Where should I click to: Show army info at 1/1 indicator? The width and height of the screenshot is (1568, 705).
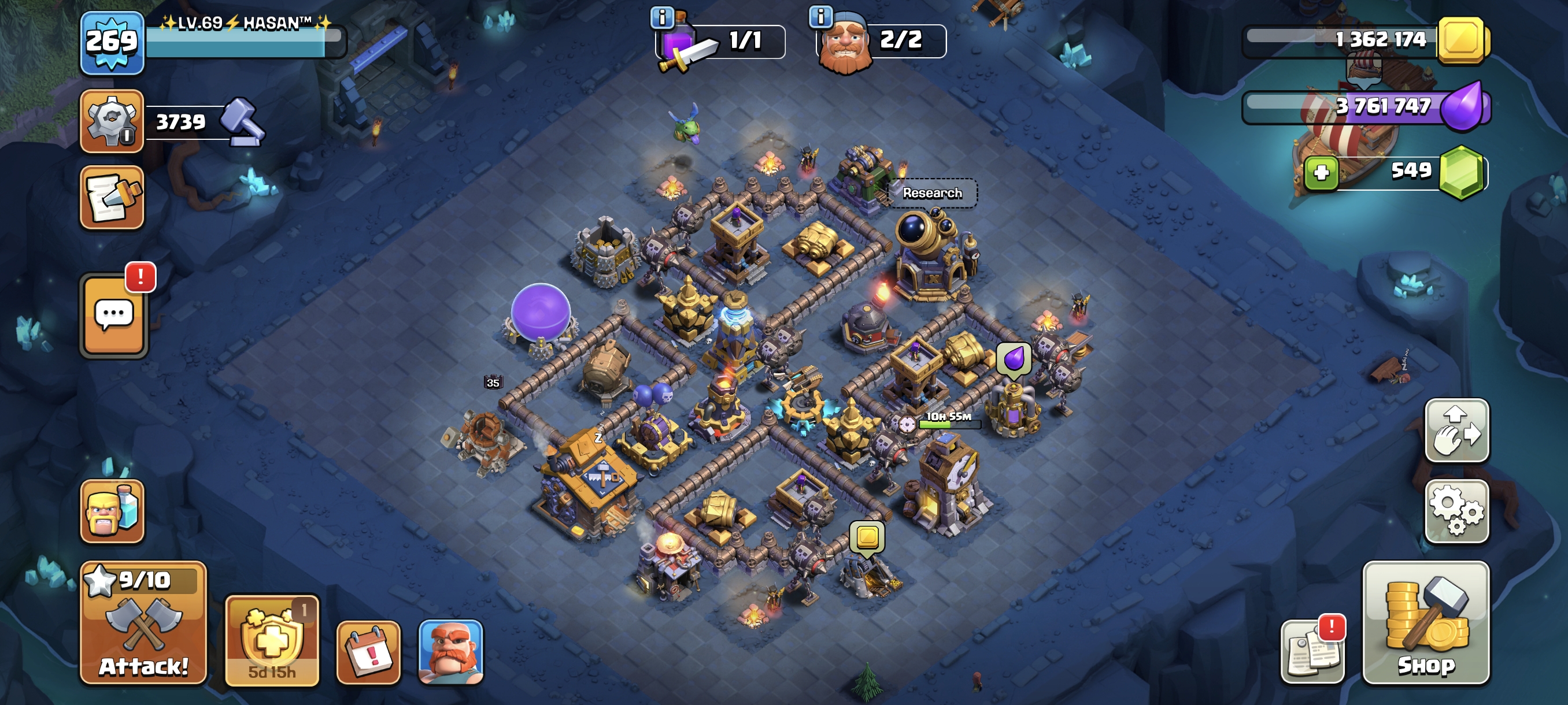point(661,17)
